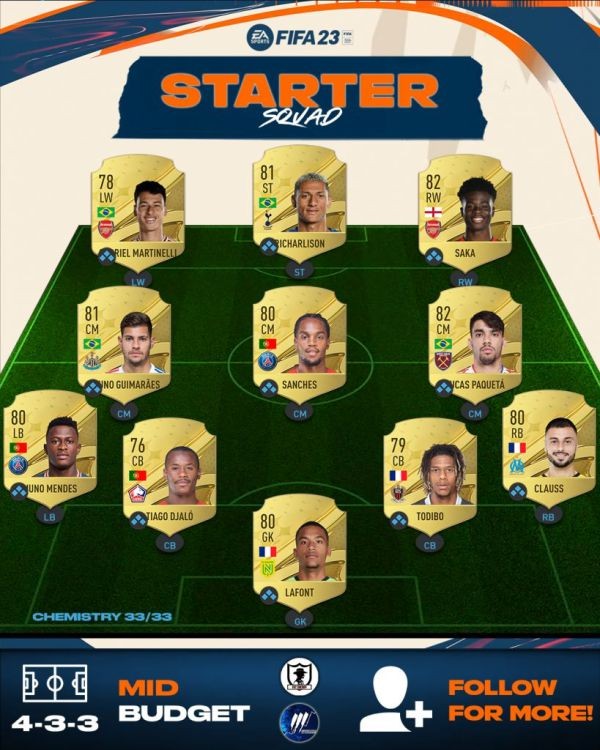Select the Tiago Djaló CB card
The image size is (600, 750).
[x=168, y=473]
